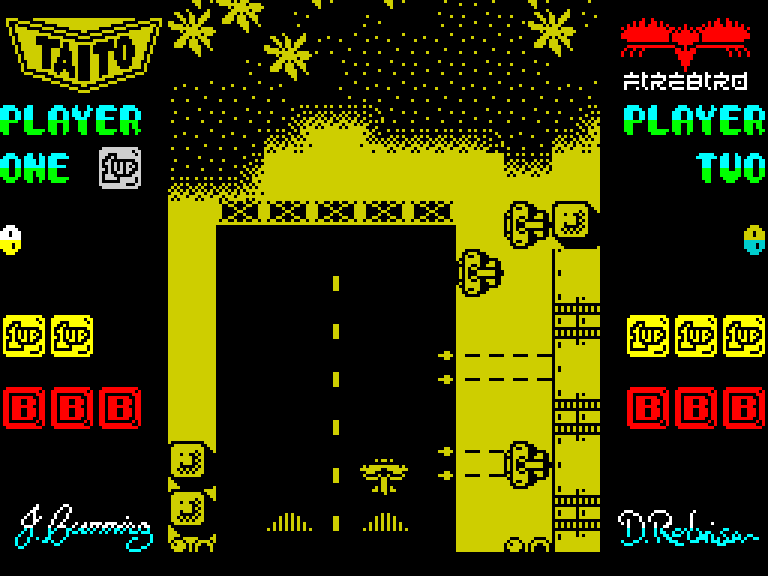The height and width of the screenshot is (576, 768).
Task: Click the Taito logo badge
Action: [84, 50]
